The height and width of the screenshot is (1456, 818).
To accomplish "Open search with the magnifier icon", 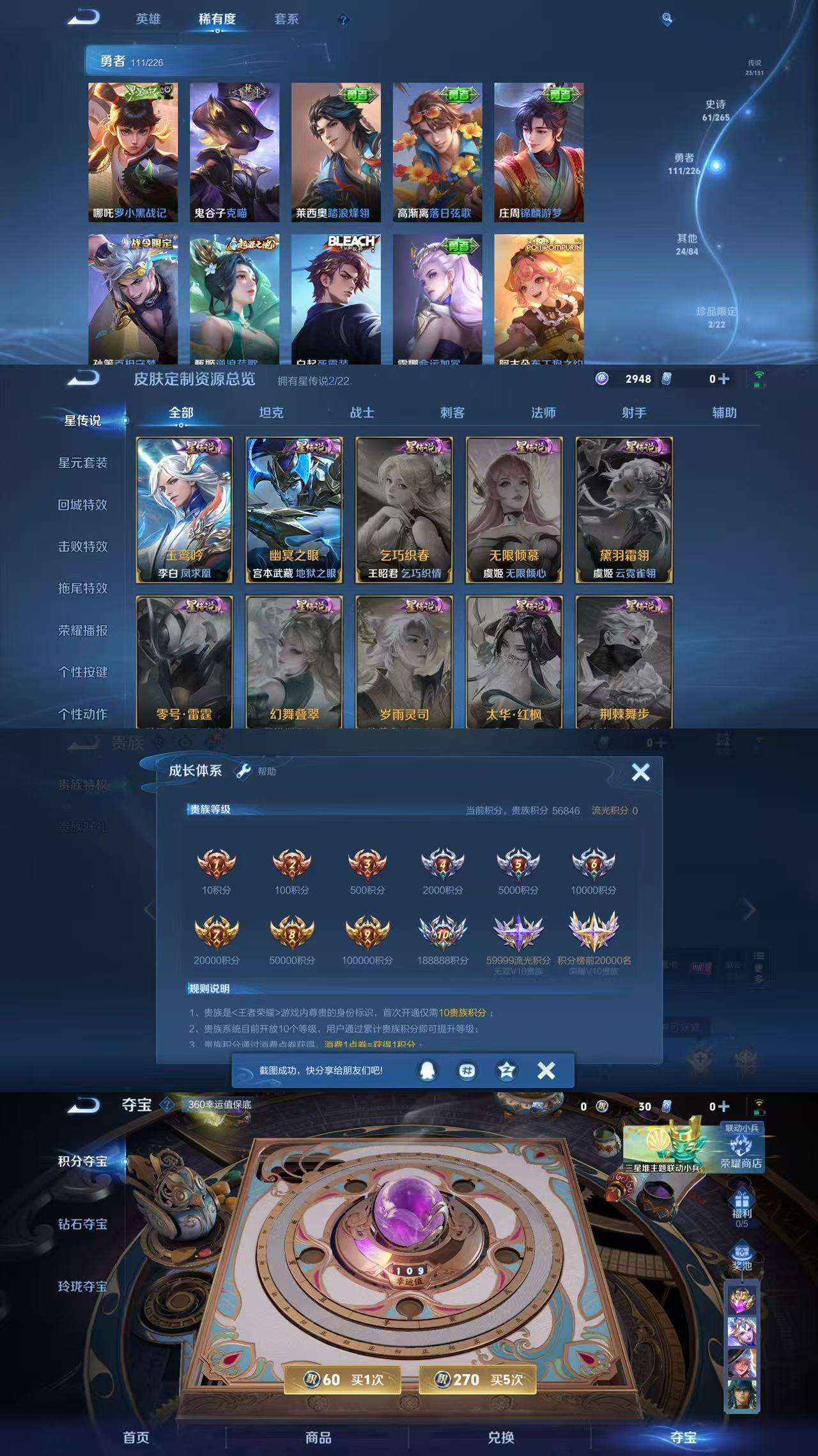I will [665, 20].
